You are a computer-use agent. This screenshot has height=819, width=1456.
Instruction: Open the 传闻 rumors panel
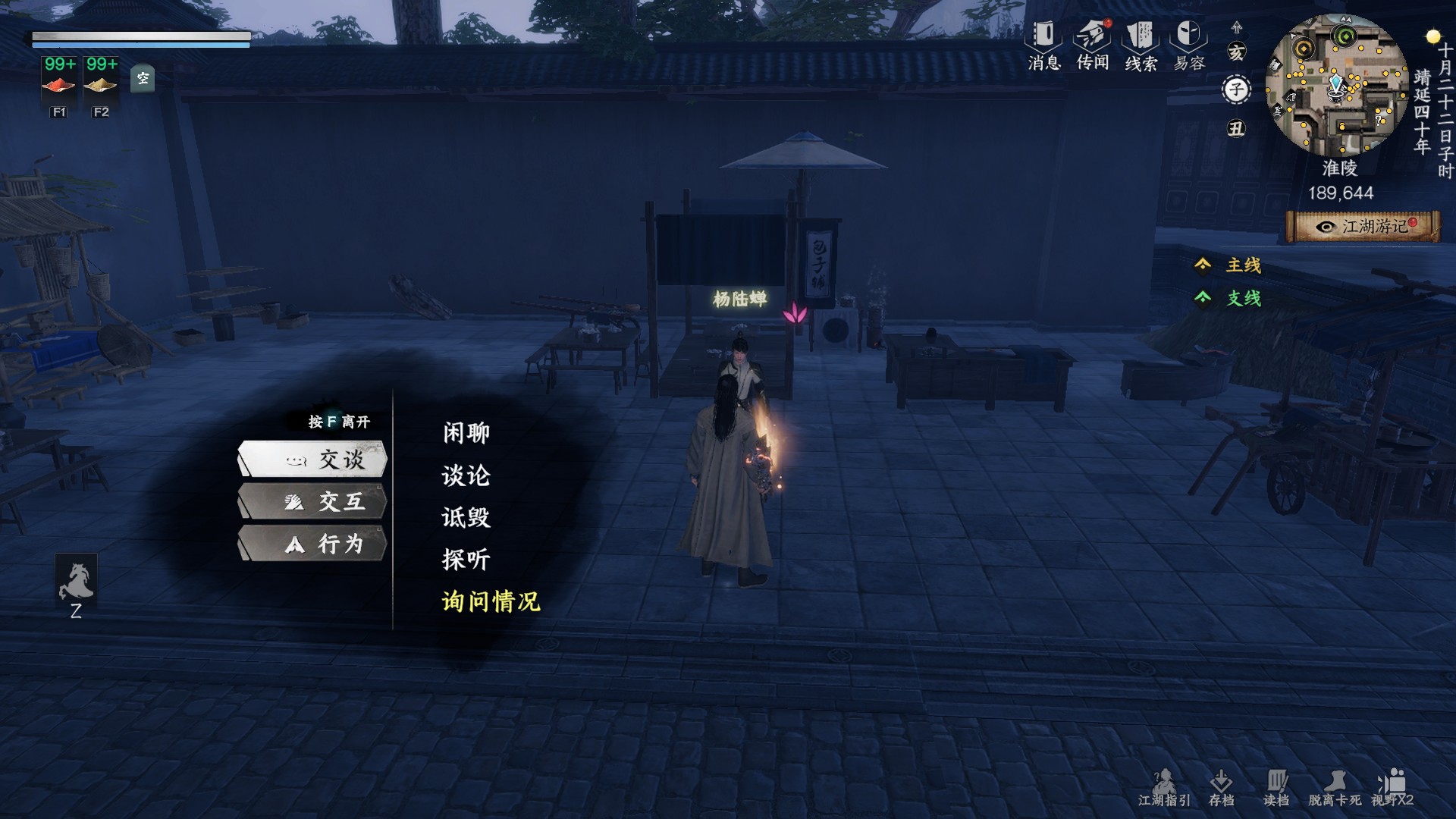(x=1093, y=45)
